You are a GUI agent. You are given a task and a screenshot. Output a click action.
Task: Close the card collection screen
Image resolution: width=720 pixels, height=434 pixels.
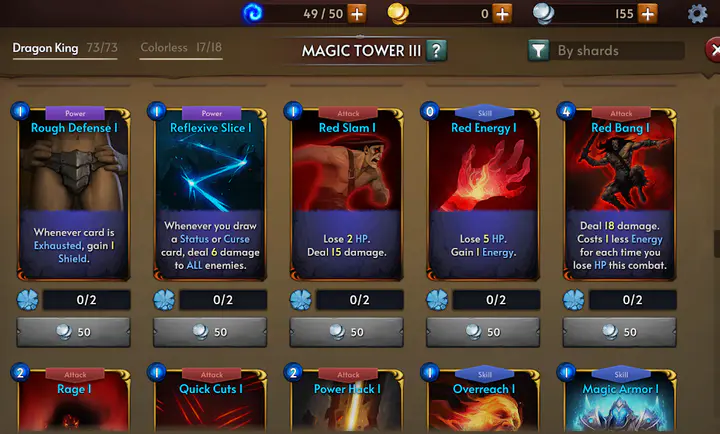(713, 51)
